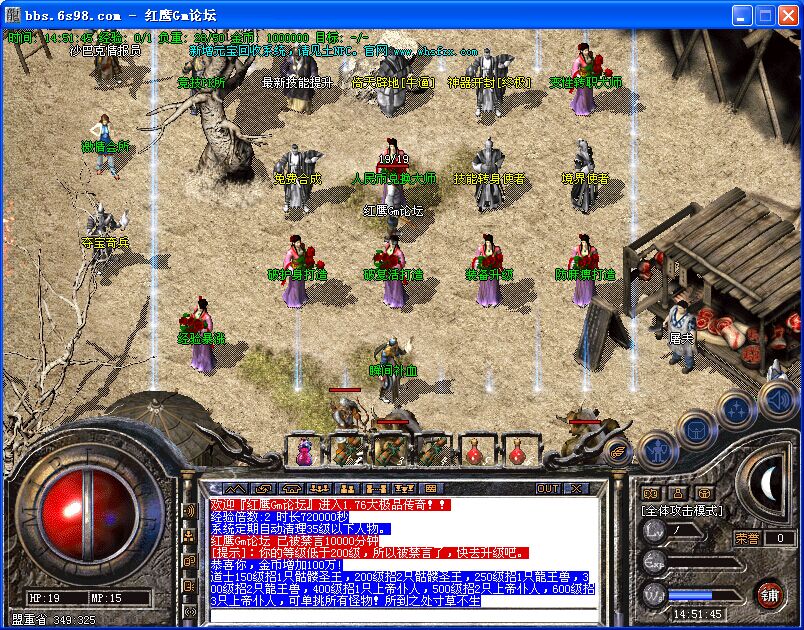Toggle the sound-wave icon left of chat
The width and height of the screenshot is (804, 630).
pyautogui.click(x=188, y=512)
